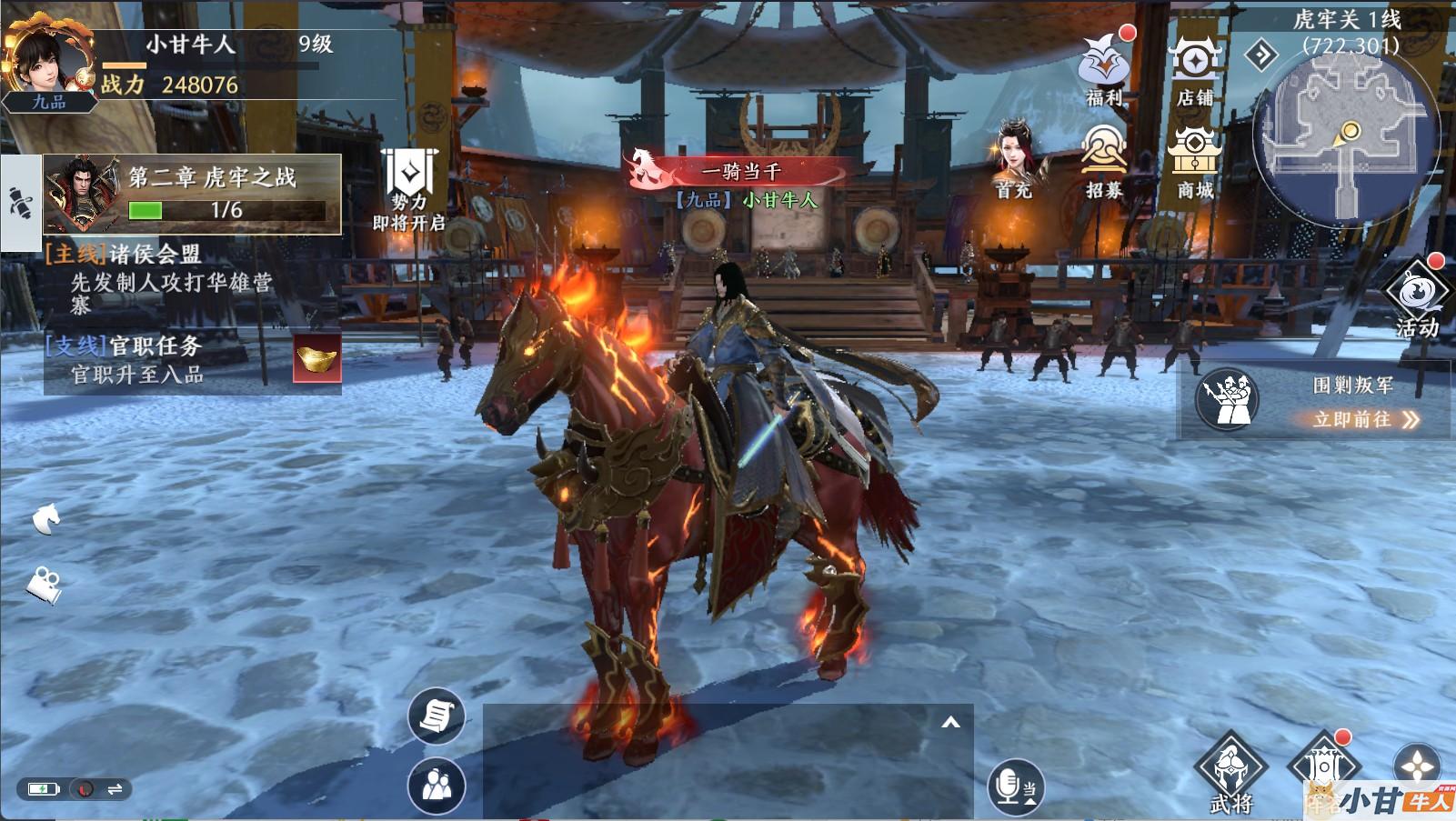Open the friends social icon
Image resolution: width=1456 pixels, height=821 pixels.
[x=437, y=786]
